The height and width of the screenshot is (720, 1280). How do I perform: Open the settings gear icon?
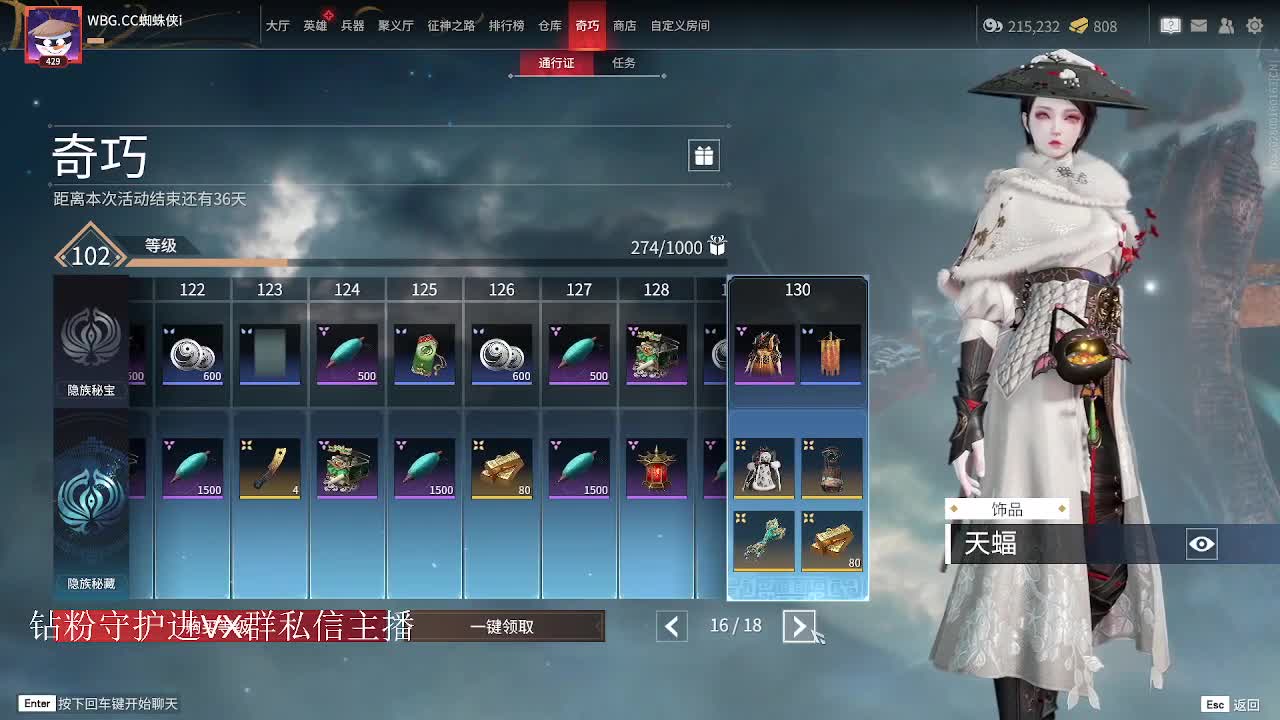tap(1254, 26)
